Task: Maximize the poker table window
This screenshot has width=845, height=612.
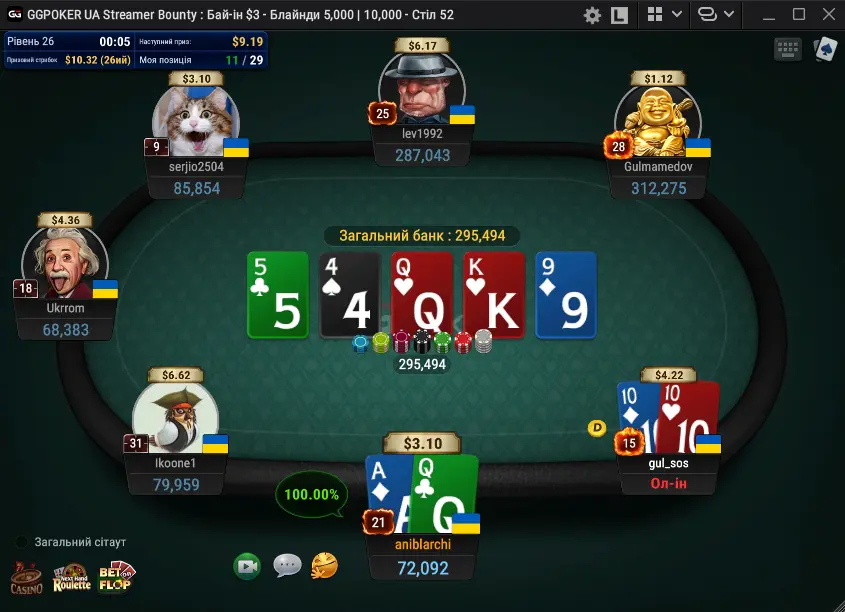Action: coord(798,15)
